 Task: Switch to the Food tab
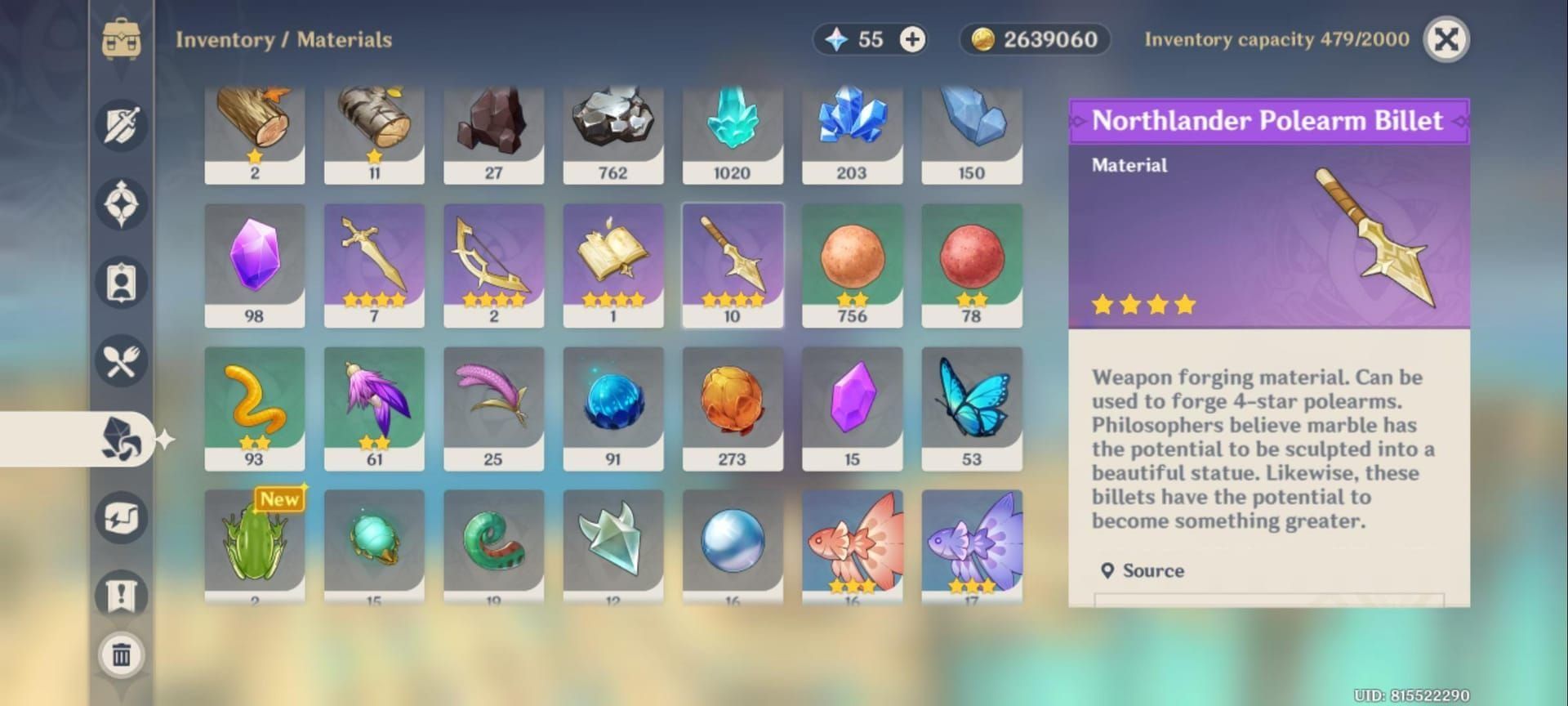tap(122, 361)
